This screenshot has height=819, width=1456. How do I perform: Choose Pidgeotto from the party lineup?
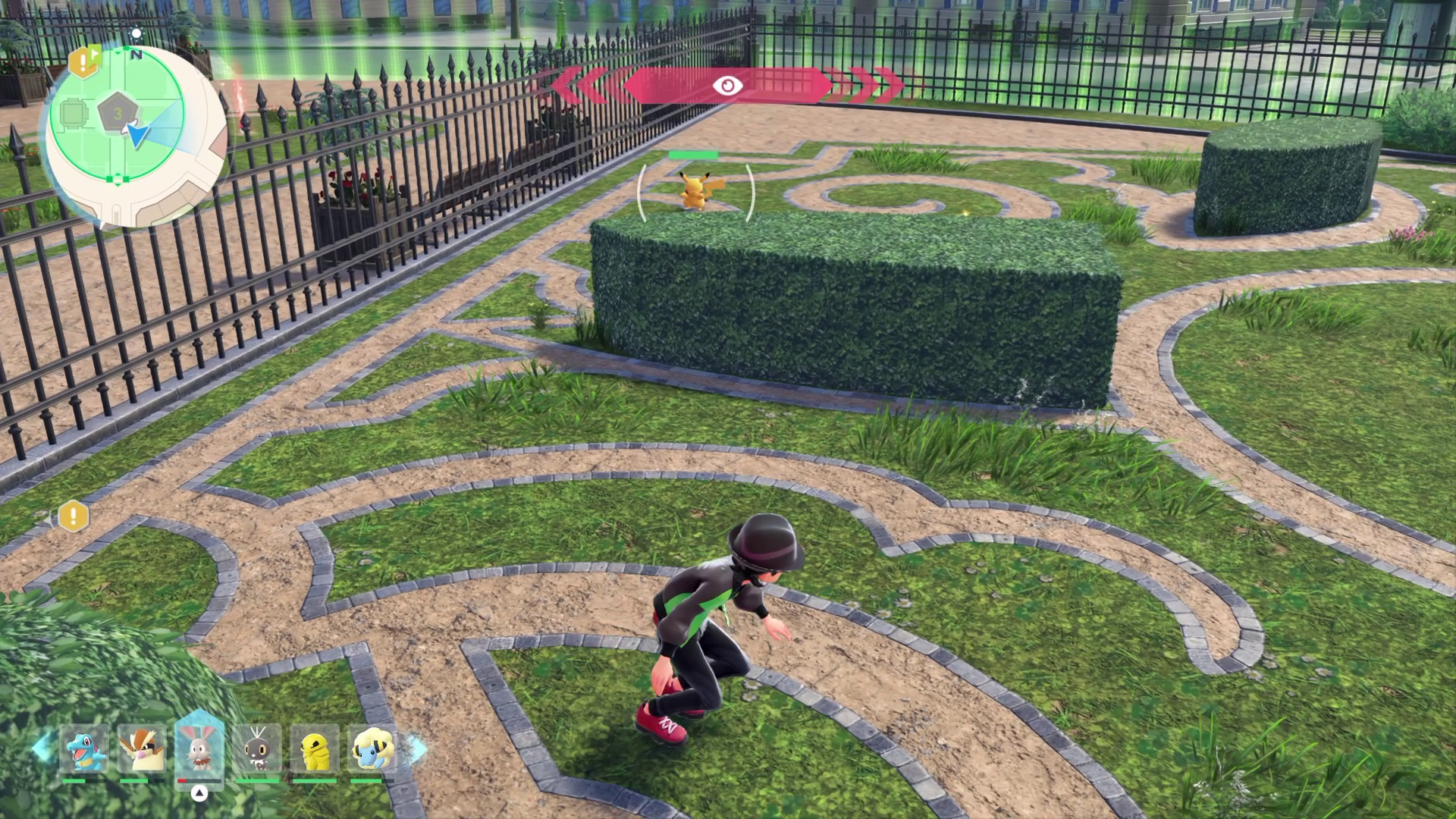[x=141, y=749]
